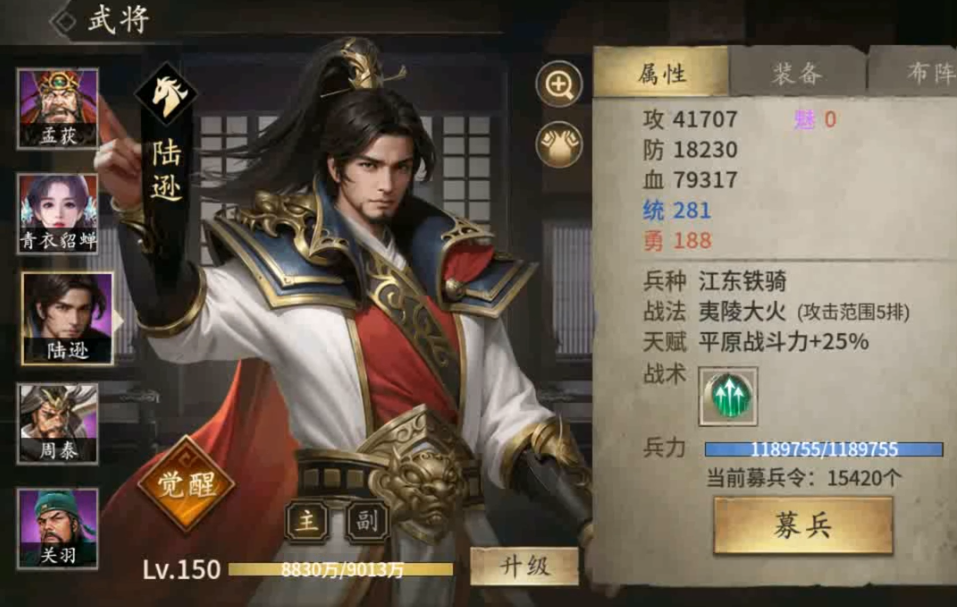Click the round gold armor icon

point(559,145)
